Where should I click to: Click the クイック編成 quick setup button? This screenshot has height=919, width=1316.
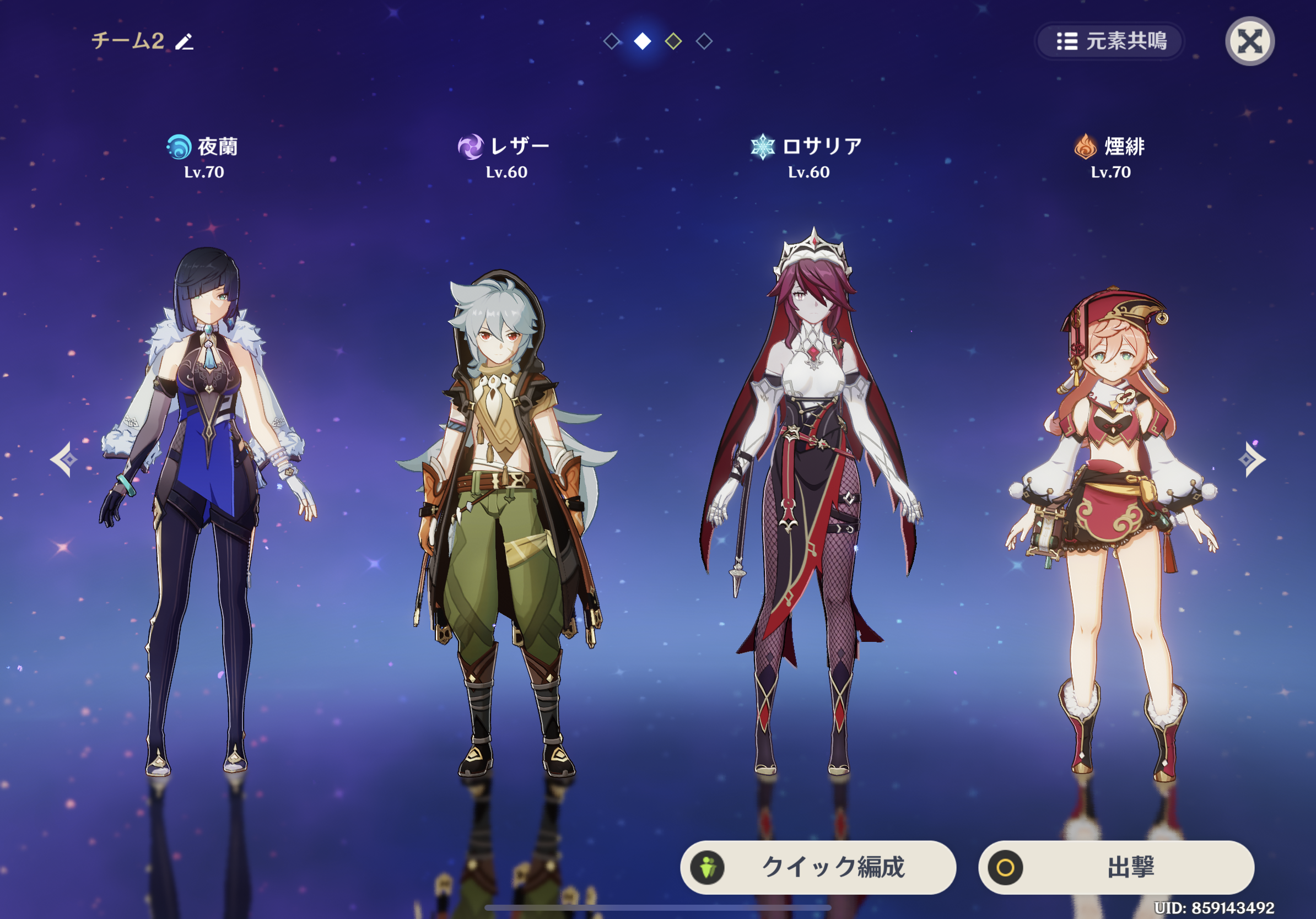(818, 867)
